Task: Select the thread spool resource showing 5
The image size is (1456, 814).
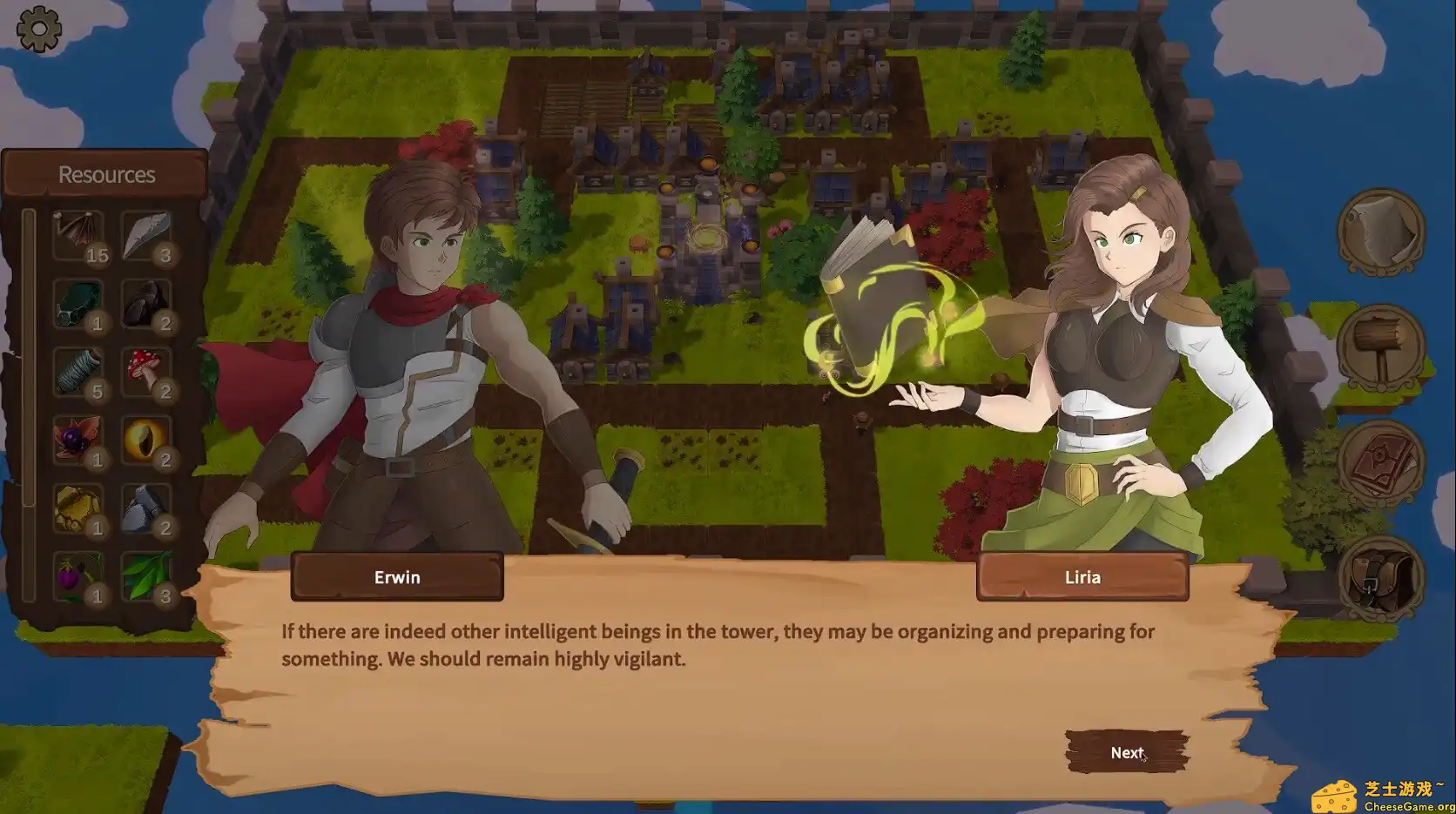Action: click(x=77, y=370)
